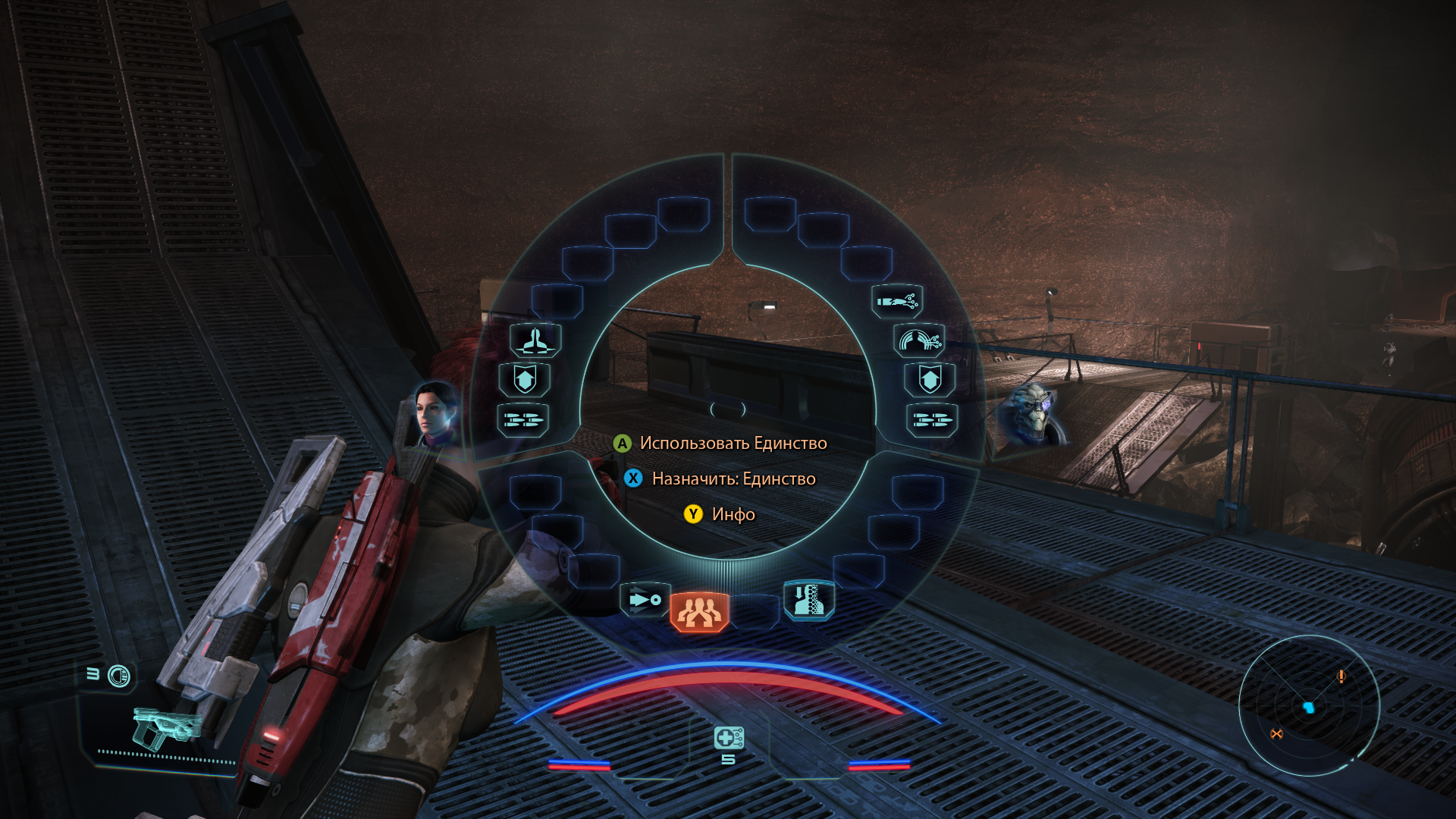Image resolution: width=1456 pixels, height=819 pixels.
Task: Select the arrow-and-target power icon beside Unity
Action: (645, 600)
